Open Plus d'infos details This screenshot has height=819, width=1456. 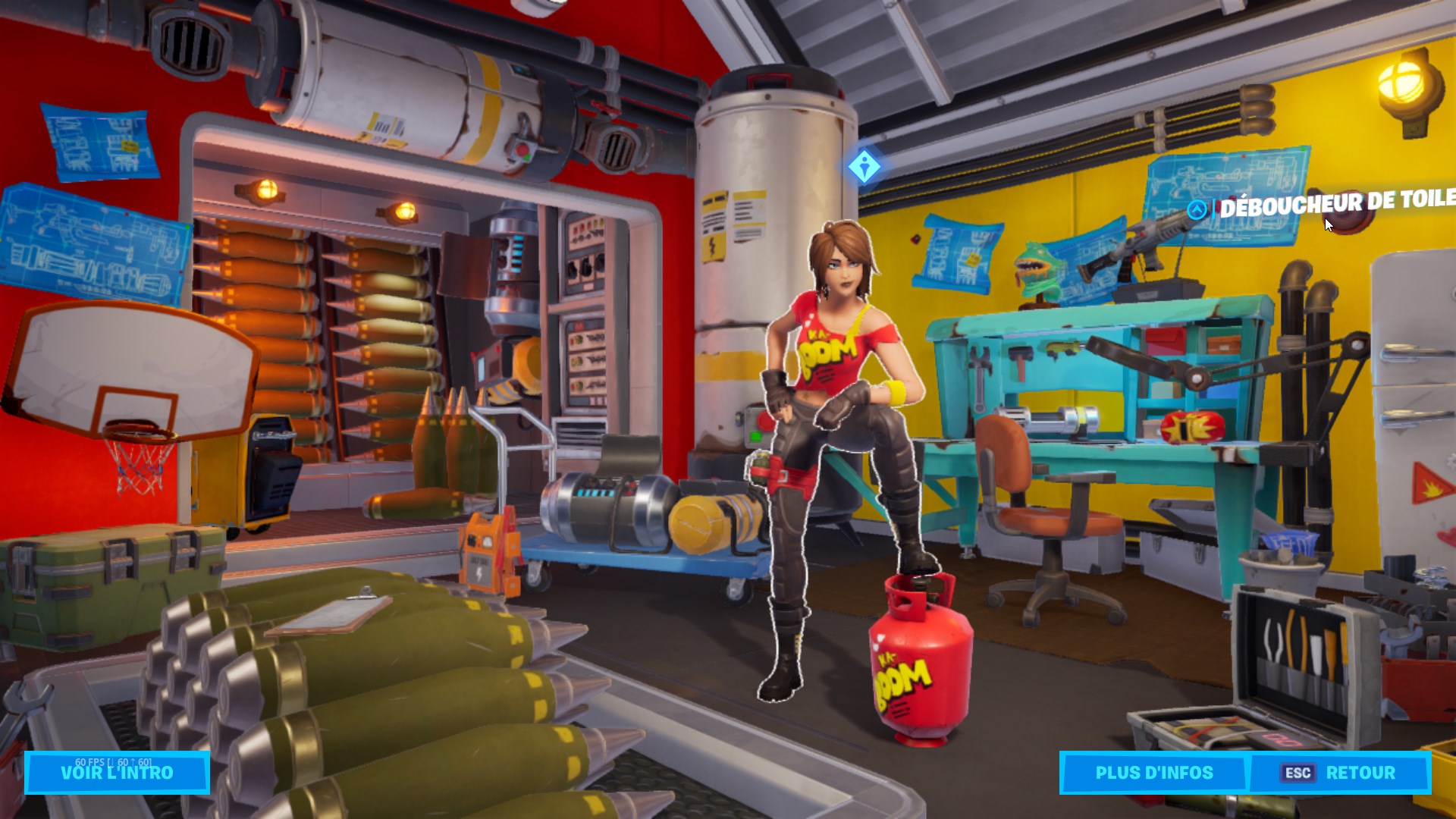1153,773
